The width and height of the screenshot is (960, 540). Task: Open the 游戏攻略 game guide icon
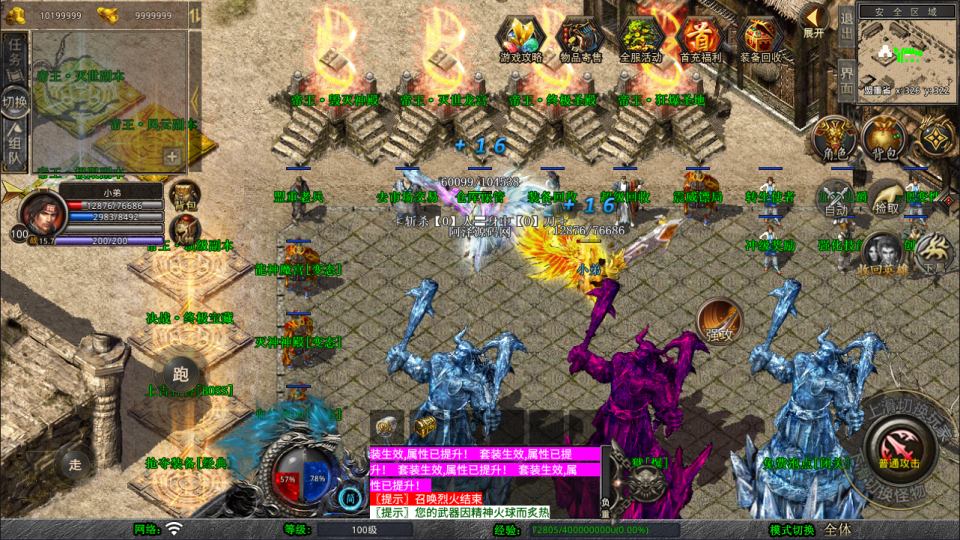click(x=521, y=38)
